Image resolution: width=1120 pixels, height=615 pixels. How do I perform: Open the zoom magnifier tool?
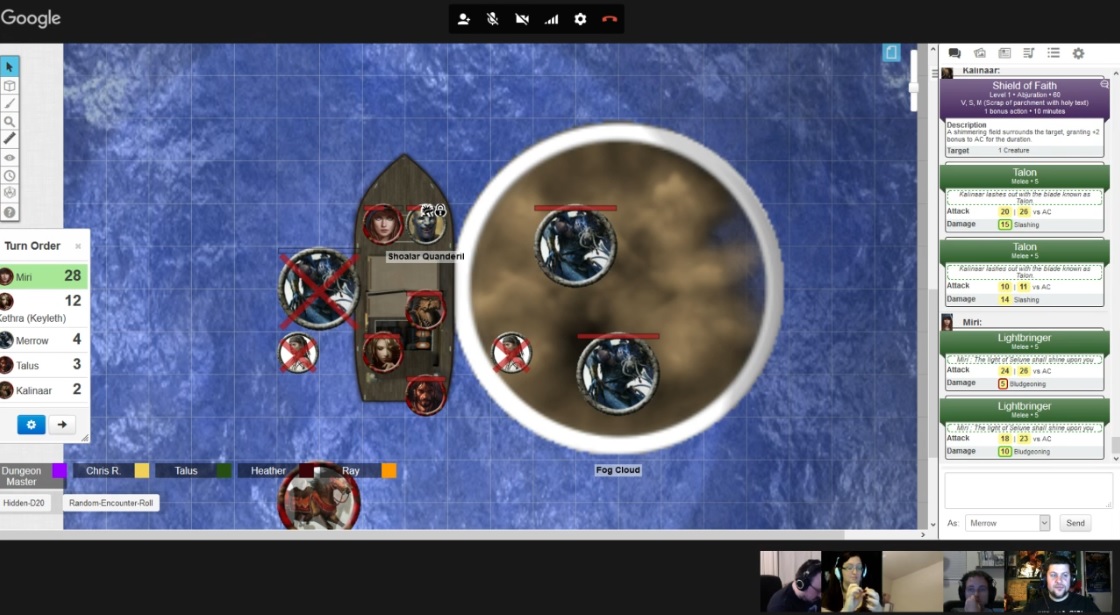click(x=10, y=121)
